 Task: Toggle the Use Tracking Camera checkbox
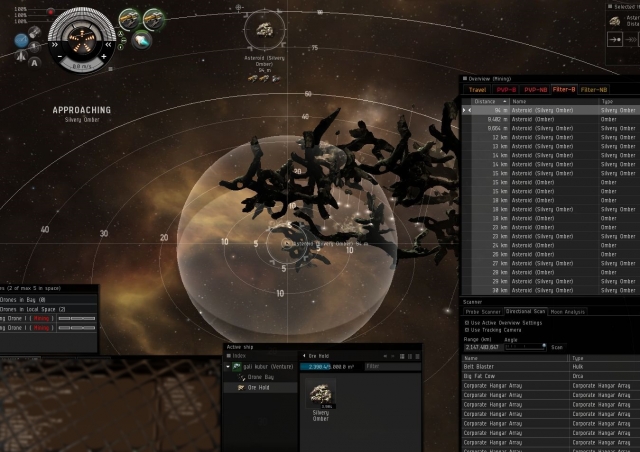click(467, 330)
